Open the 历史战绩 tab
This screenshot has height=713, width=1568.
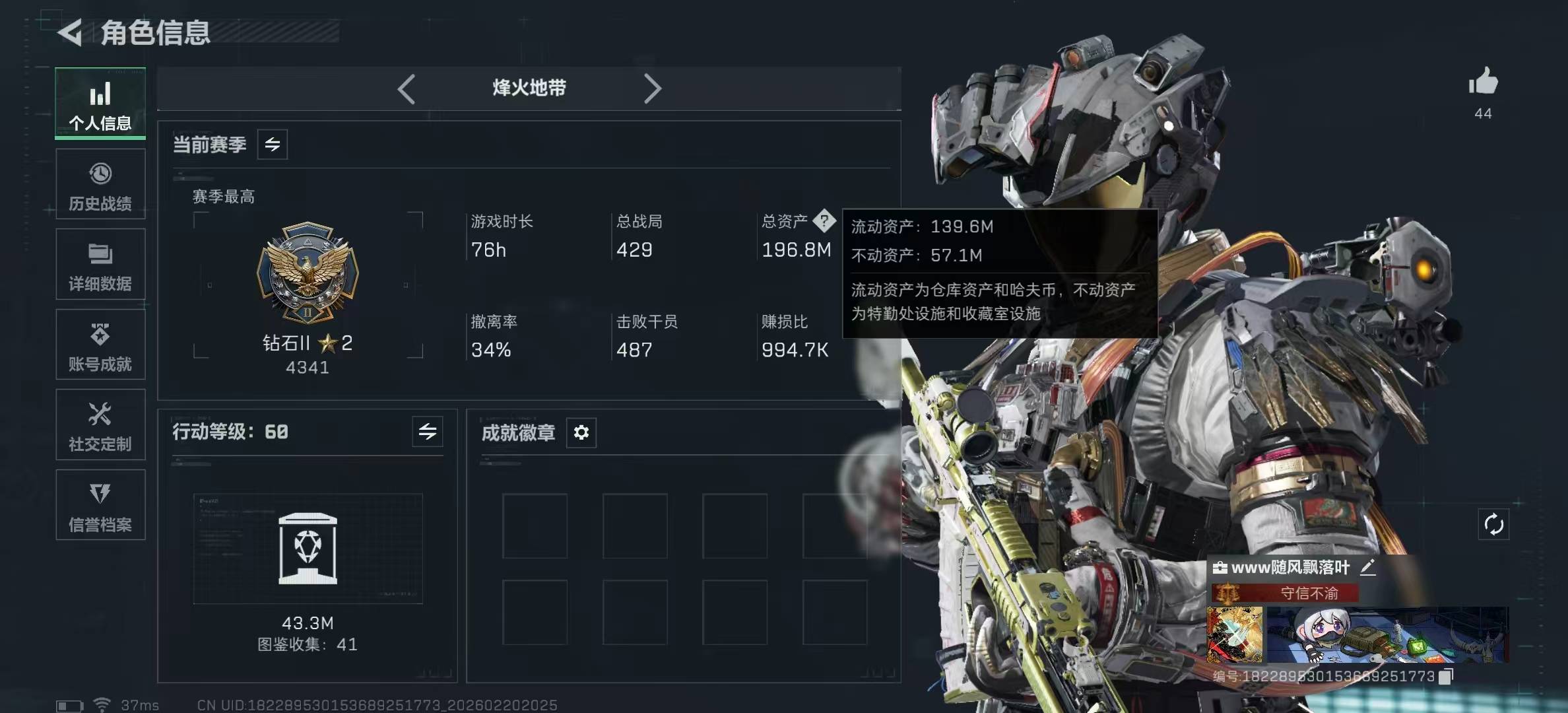tap(100, 185)
